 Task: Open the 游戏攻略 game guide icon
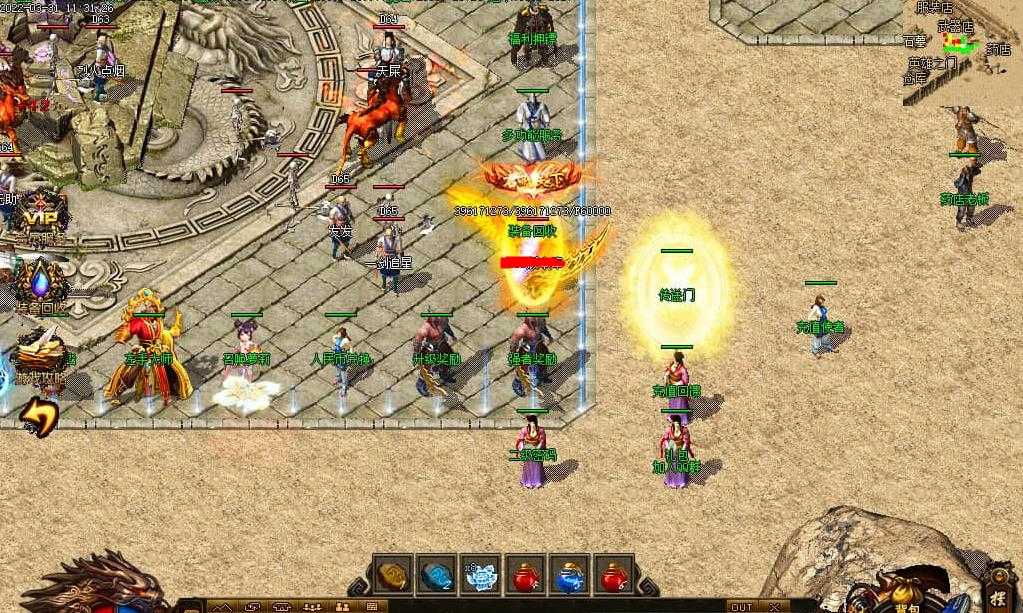(38, 354)
